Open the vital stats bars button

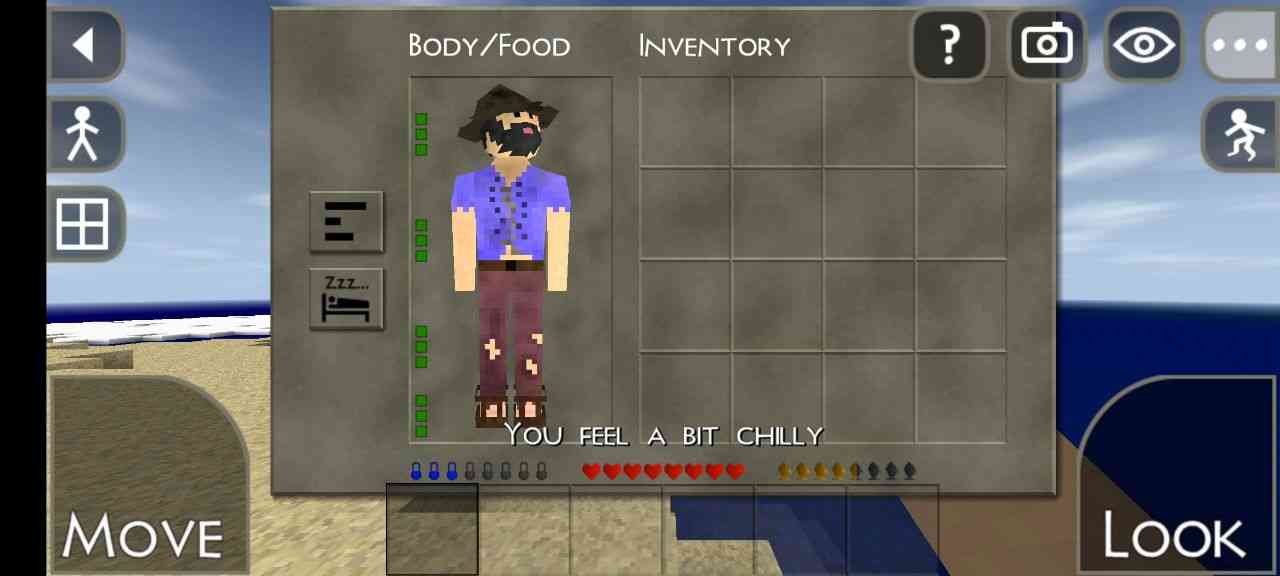pyautogui.click(x=346, y=221)
